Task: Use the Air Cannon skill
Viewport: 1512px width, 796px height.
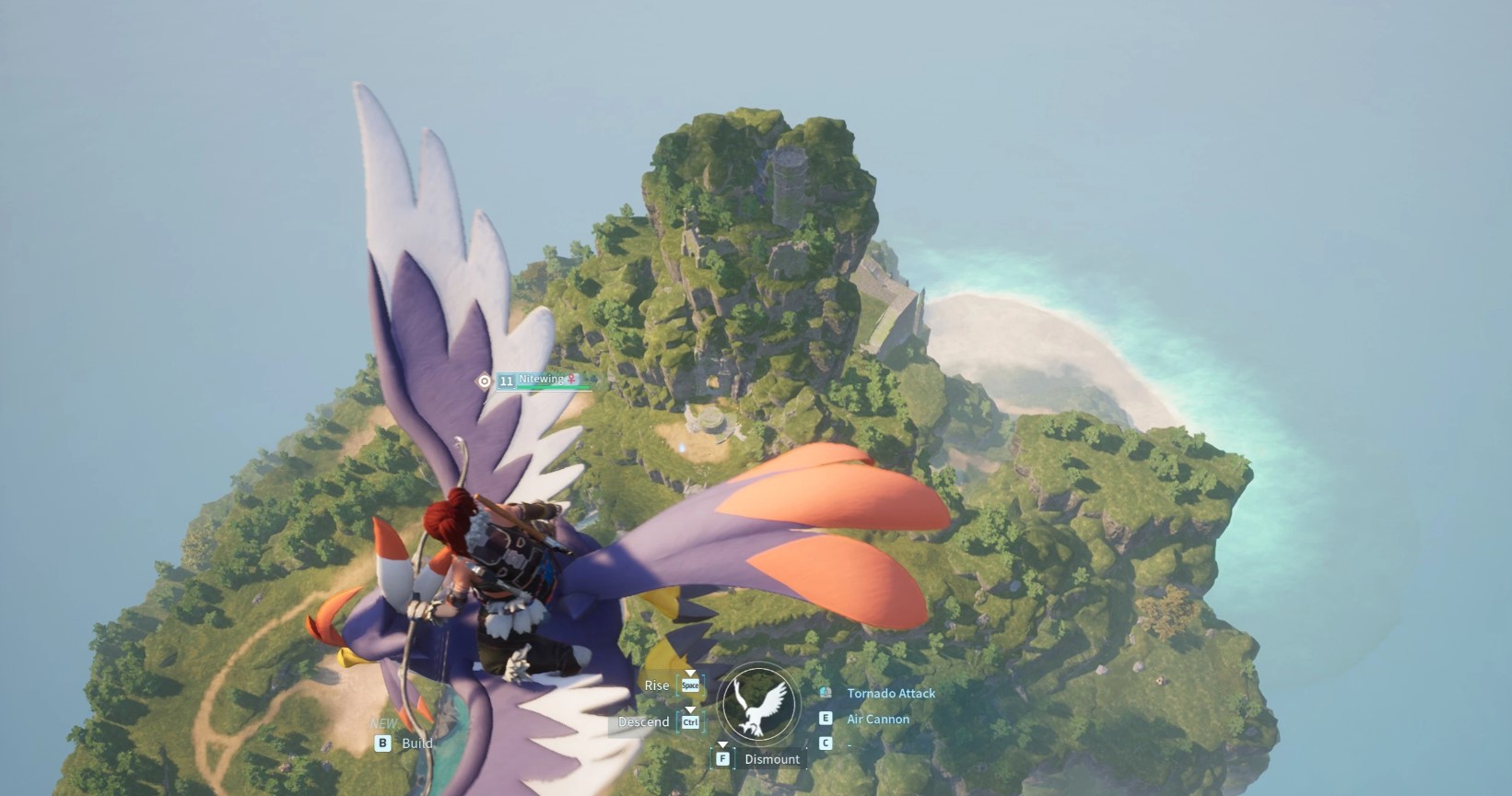Action: tap(877, 719)
